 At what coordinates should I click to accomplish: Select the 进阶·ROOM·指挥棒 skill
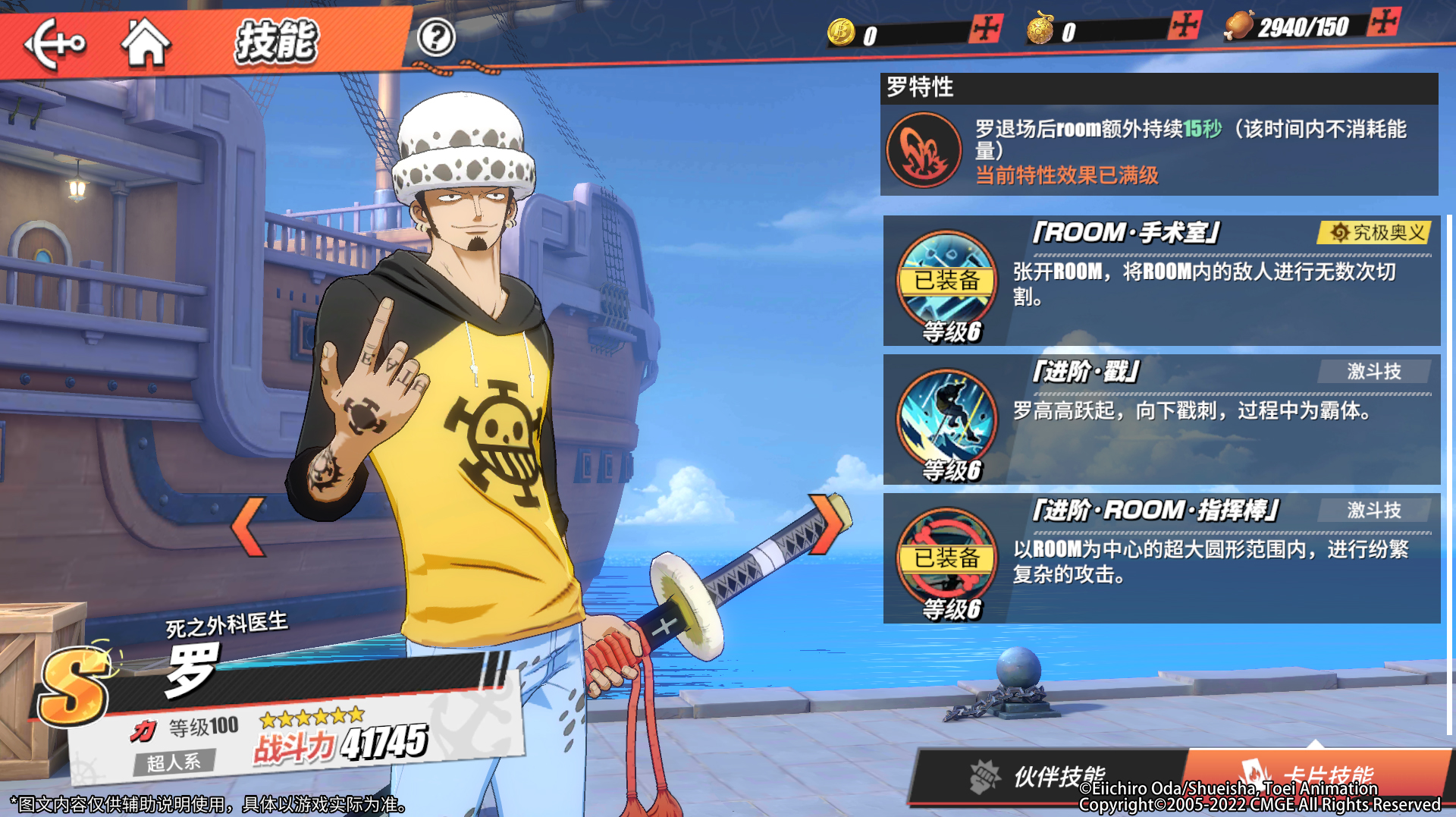(x=1161, y=558)
